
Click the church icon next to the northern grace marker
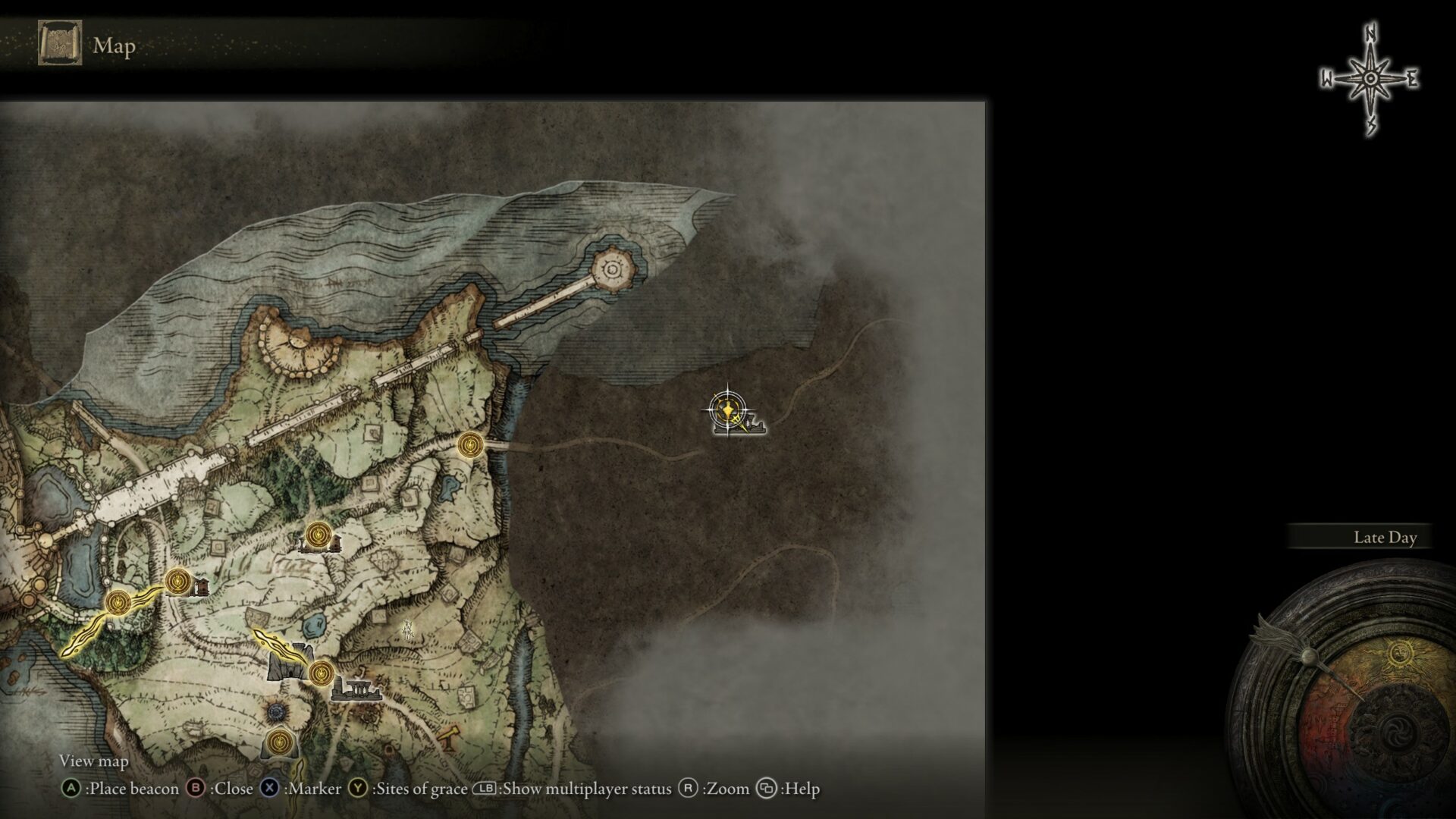point(334,543)
